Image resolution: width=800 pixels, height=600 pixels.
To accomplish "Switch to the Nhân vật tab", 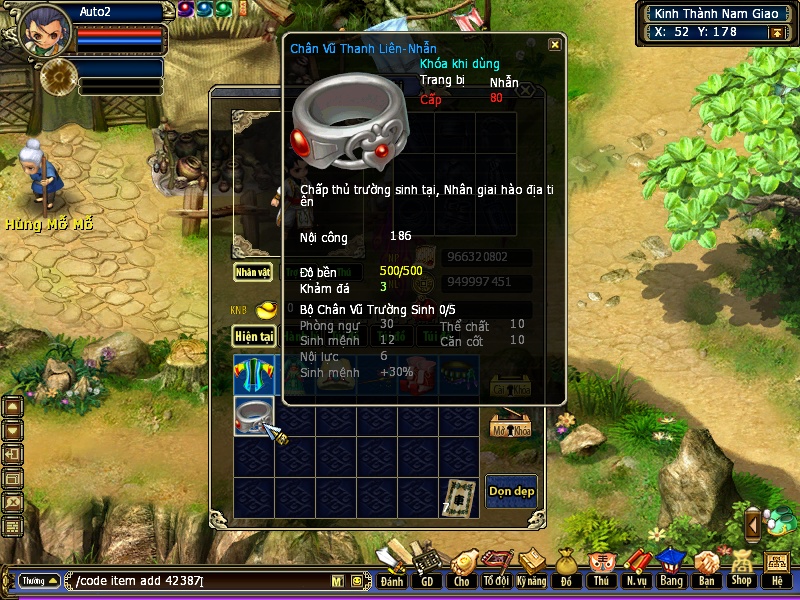I will [x=253, y=271].
